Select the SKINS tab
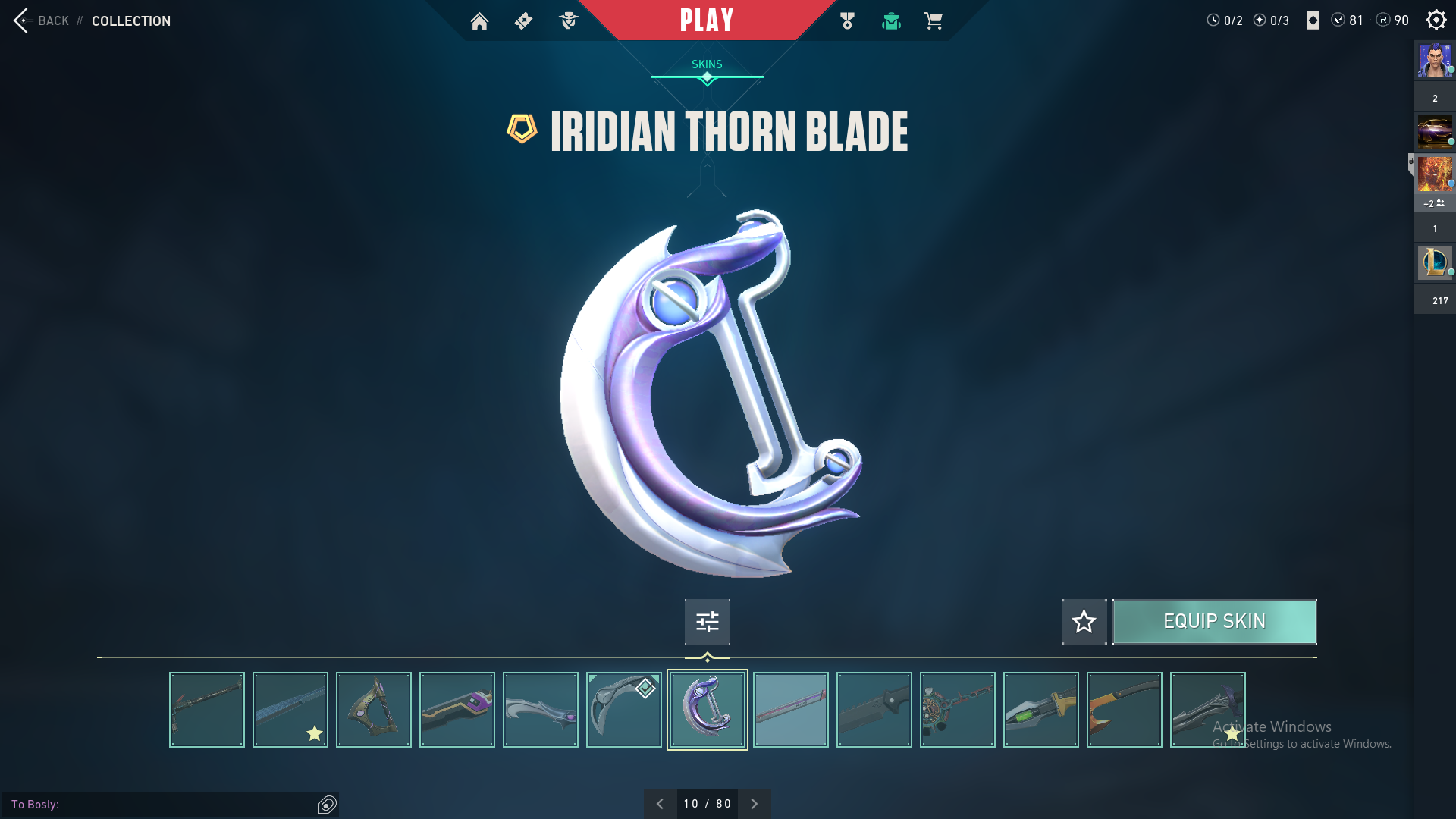The image size is (1456, 819). click(x=707, y=64)
